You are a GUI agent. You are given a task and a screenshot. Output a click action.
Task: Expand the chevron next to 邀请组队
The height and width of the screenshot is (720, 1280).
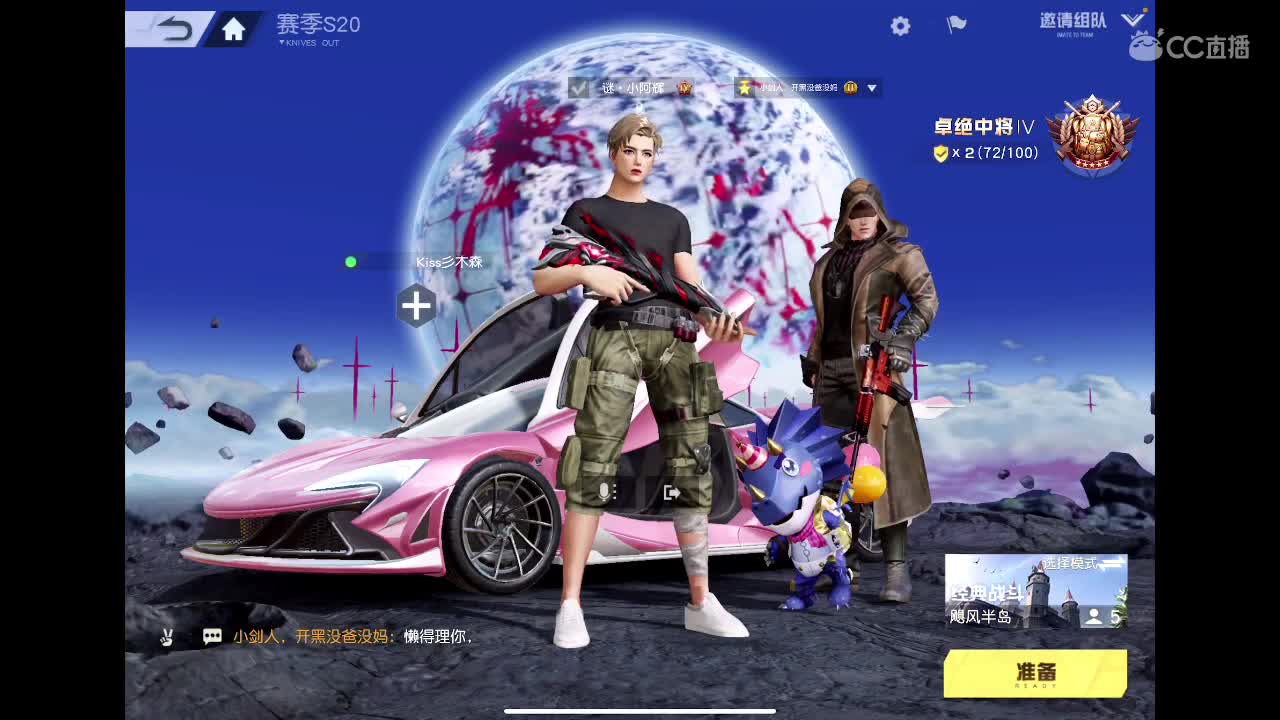[1132, 18]
